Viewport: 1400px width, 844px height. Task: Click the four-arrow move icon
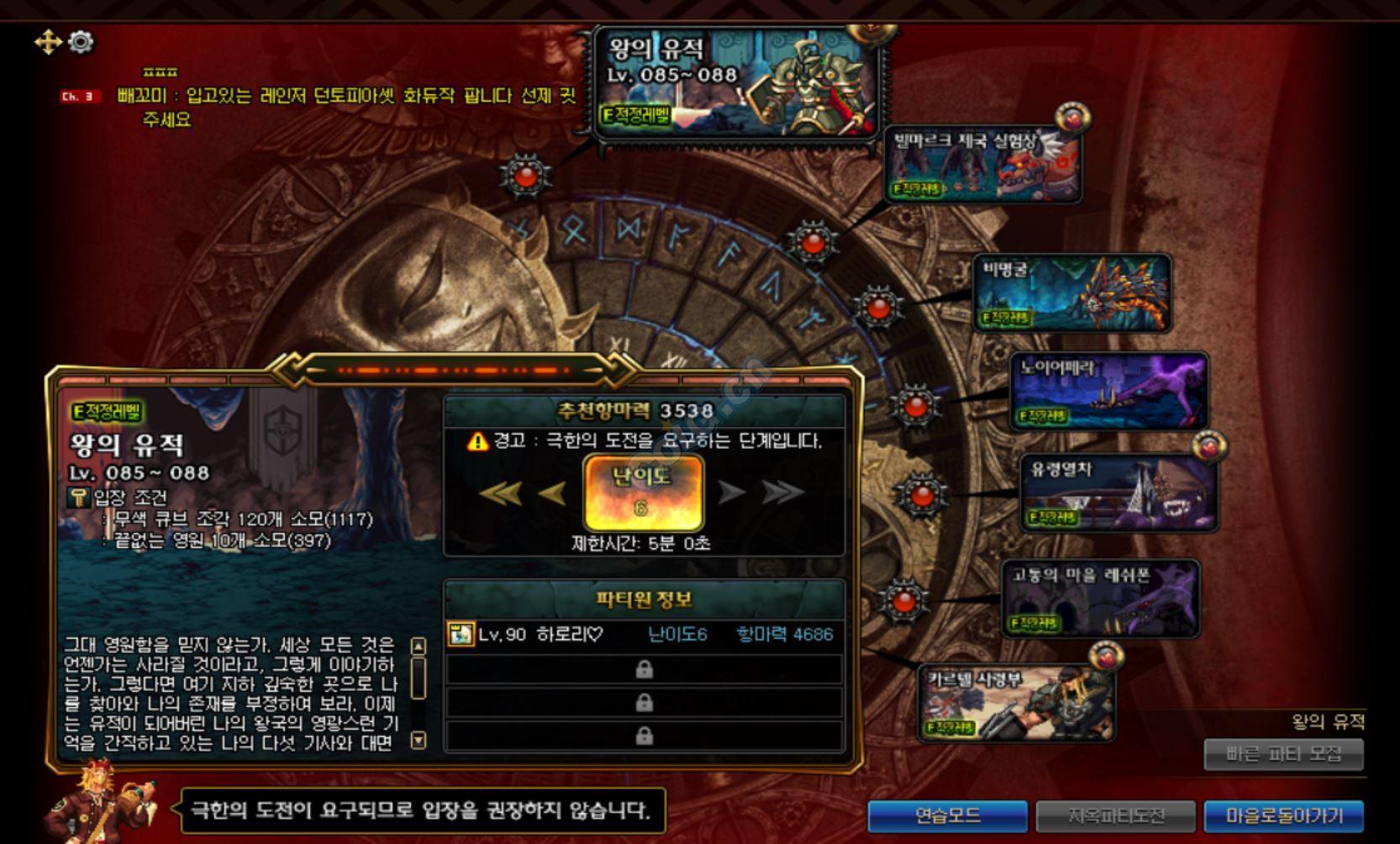(48, 42)
